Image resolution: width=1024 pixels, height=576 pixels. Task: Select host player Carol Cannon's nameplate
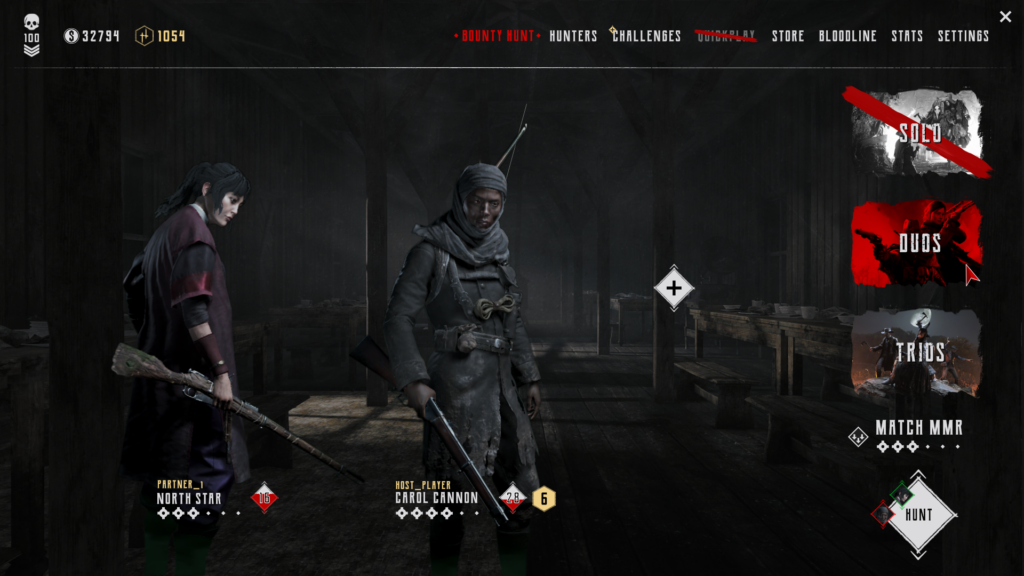pyautogui.click(x=437, y=497)
